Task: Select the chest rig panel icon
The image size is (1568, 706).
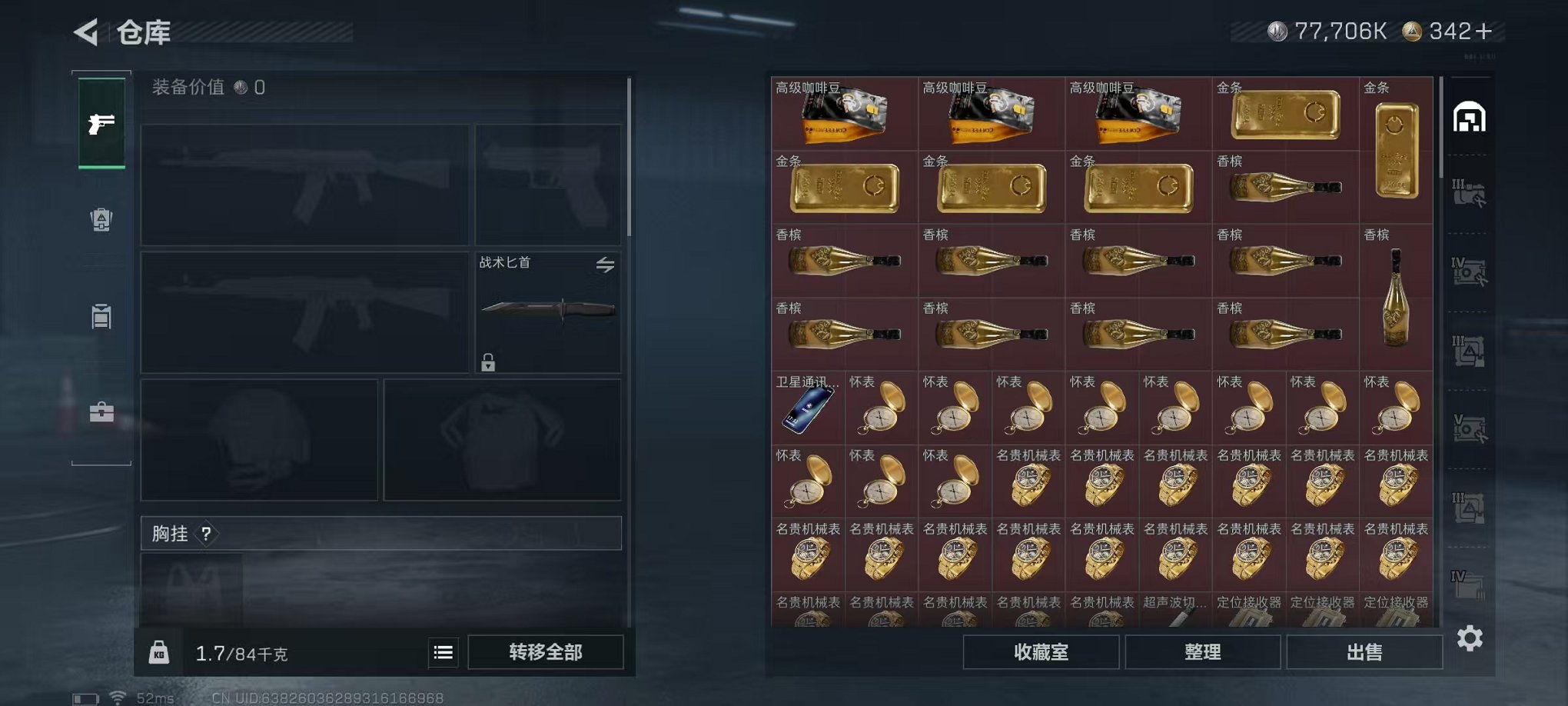Action: pos(102,316)
